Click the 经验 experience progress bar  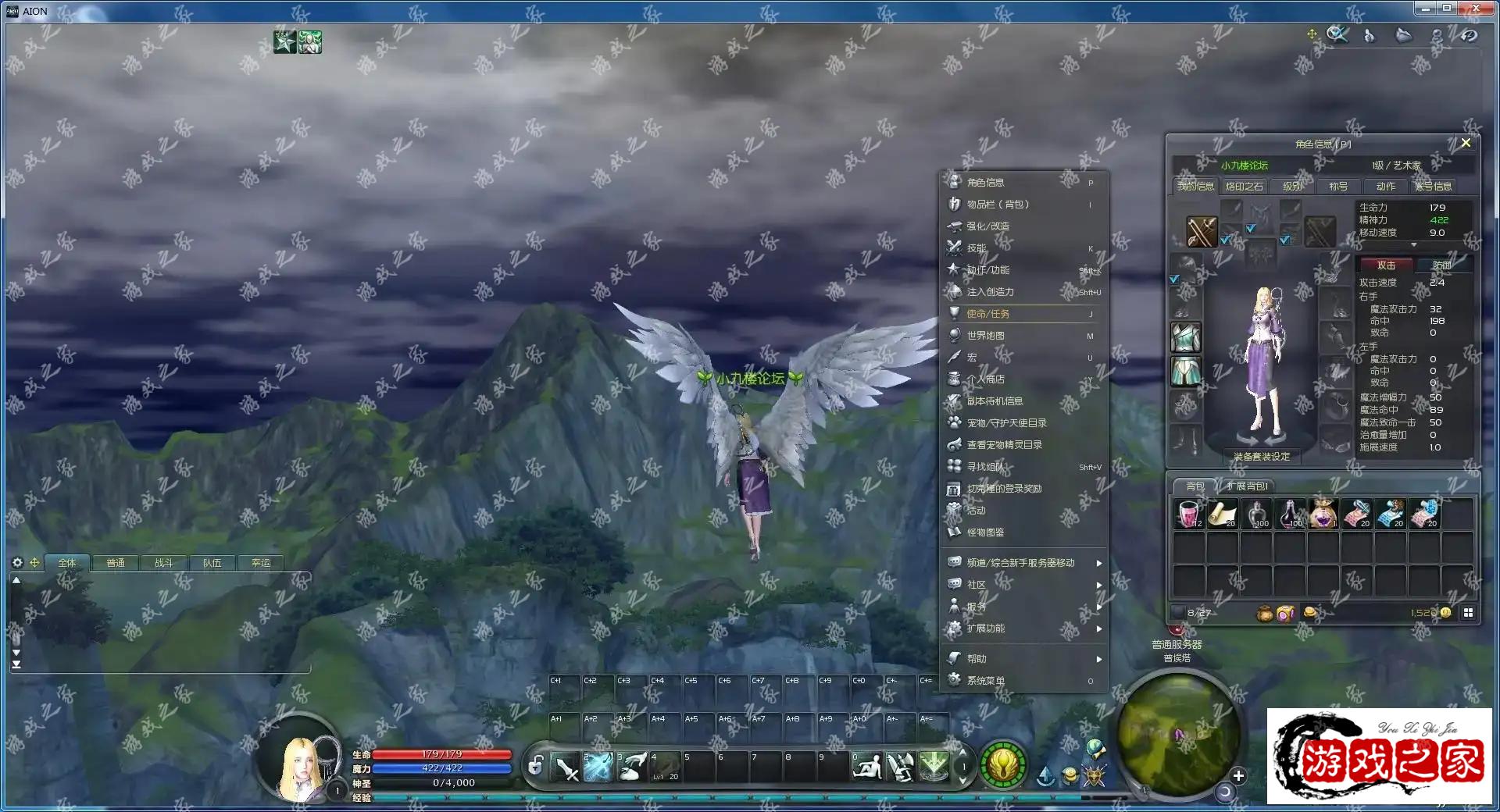[x=703, y=798]
